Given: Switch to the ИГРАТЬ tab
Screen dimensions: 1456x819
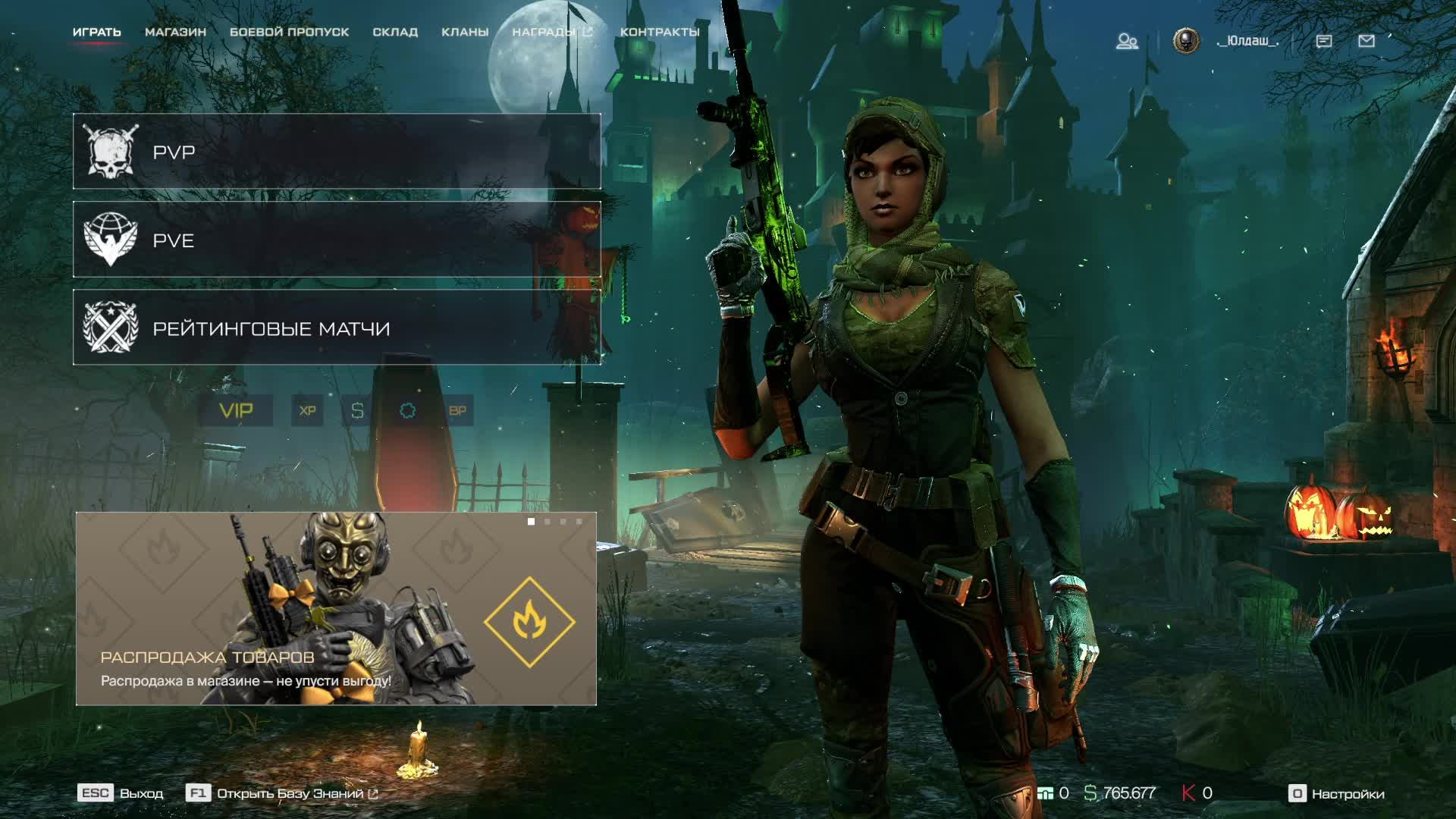Looking at the screenshot, I should click(x=96, y=32).
